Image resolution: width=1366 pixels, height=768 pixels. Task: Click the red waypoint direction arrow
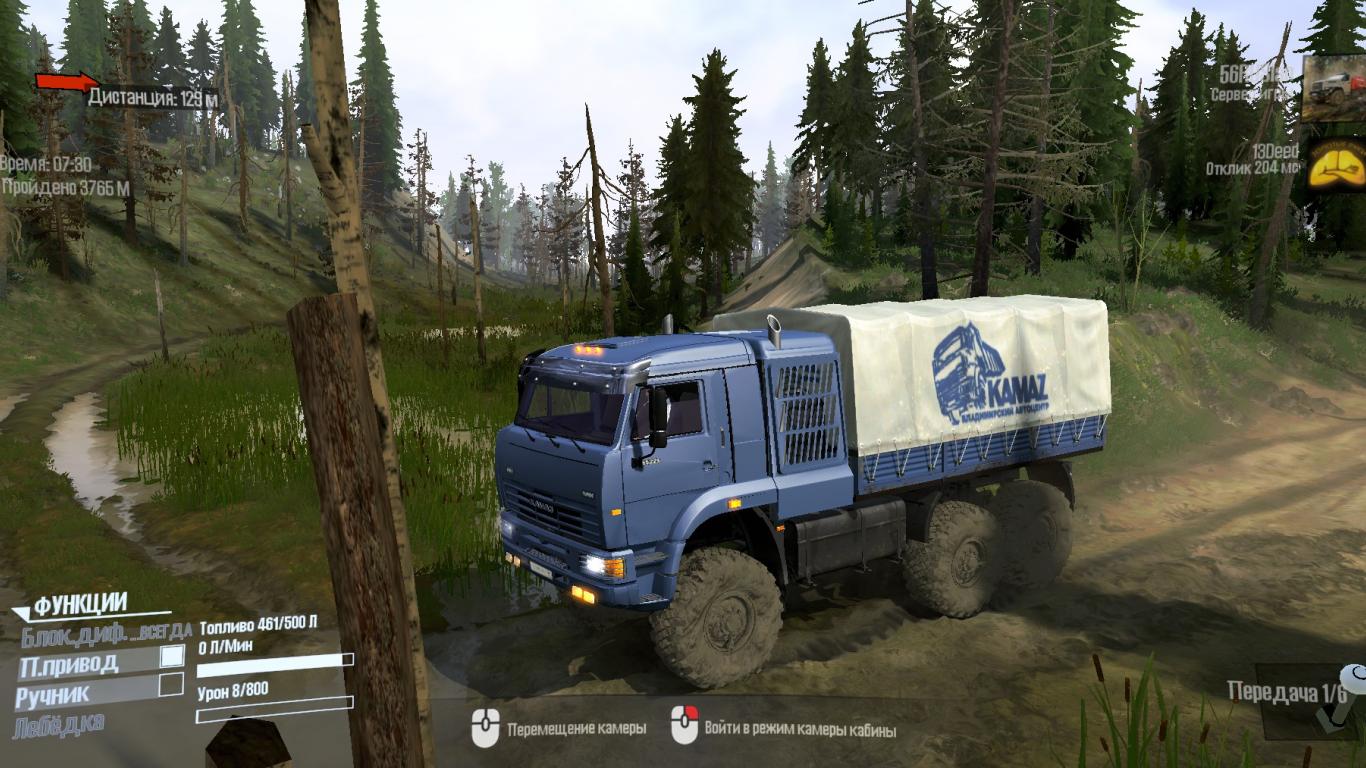65,82
